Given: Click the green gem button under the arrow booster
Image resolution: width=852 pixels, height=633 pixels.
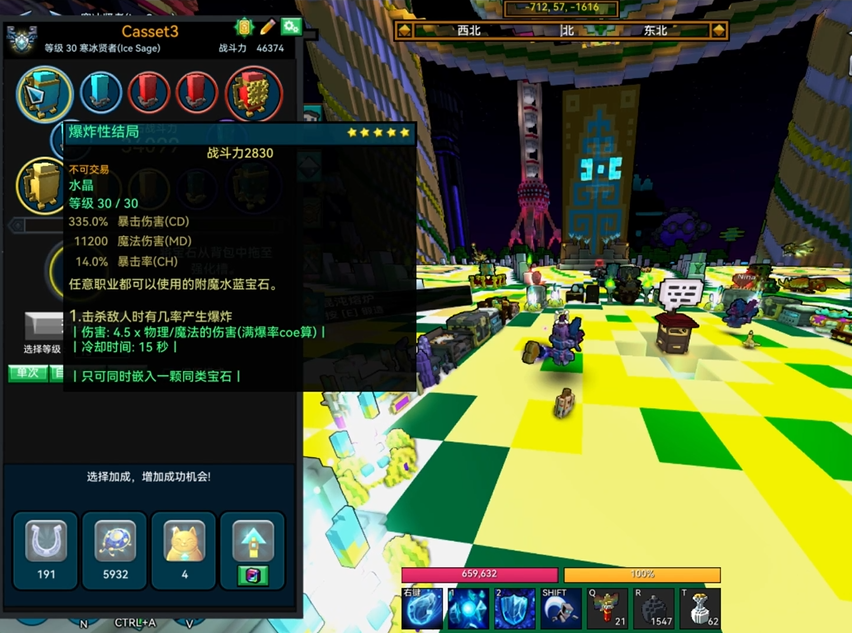Looking at the screenshot, I should 252,575.
